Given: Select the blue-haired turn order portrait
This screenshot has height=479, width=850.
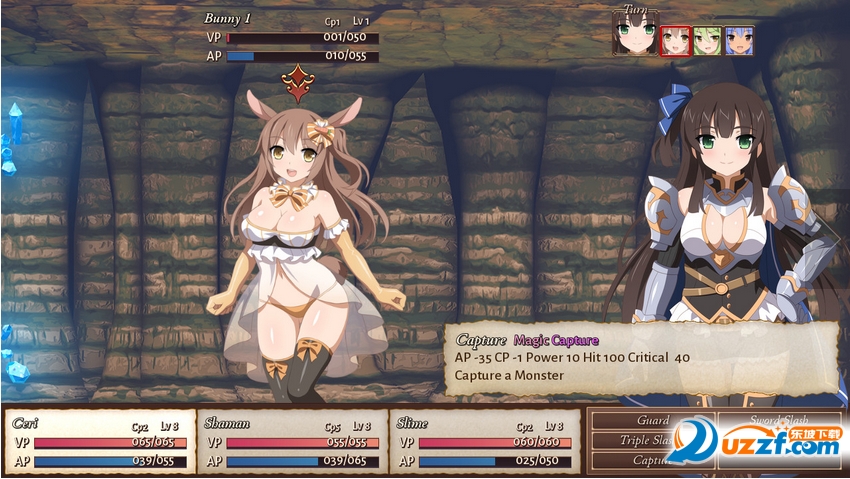Looking at the screenshot, I should tap(739, 41).
